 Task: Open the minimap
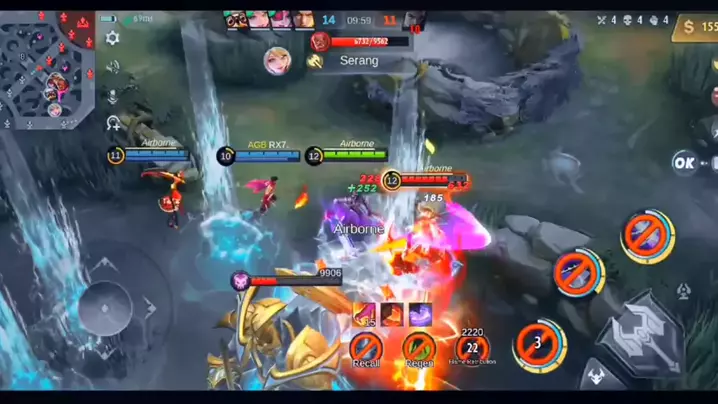pyautogui.click(x=48, y=66)
